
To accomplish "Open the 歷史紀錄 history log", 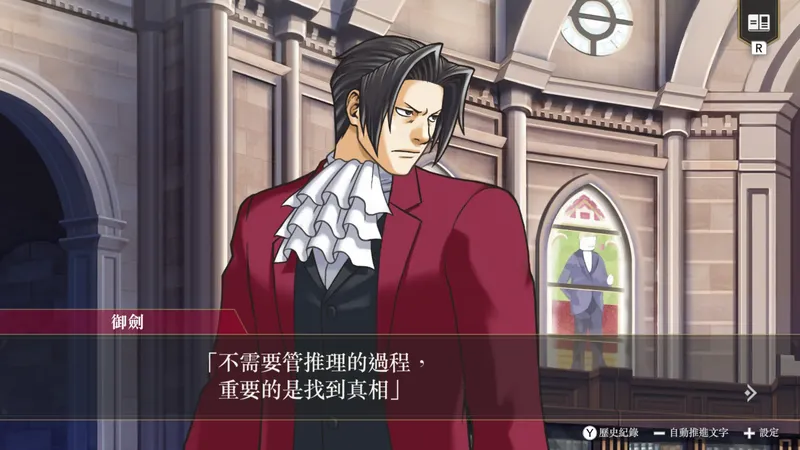I will click(611, 433).
